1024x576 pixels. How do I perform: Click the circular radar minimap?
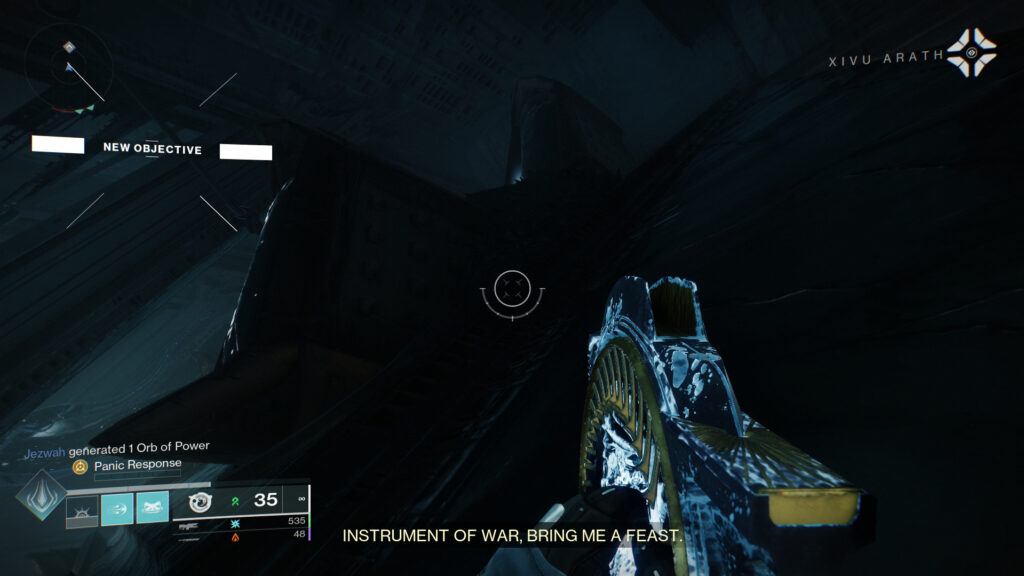point(69,68)
